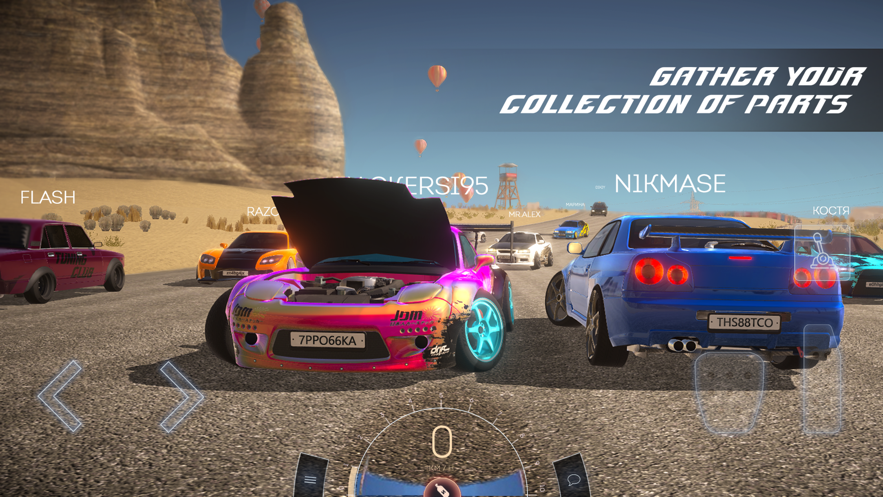Viewport: 883px width, 497px height.
Task: Open the chat speech bubble
Action: click(x=573, y=479)
